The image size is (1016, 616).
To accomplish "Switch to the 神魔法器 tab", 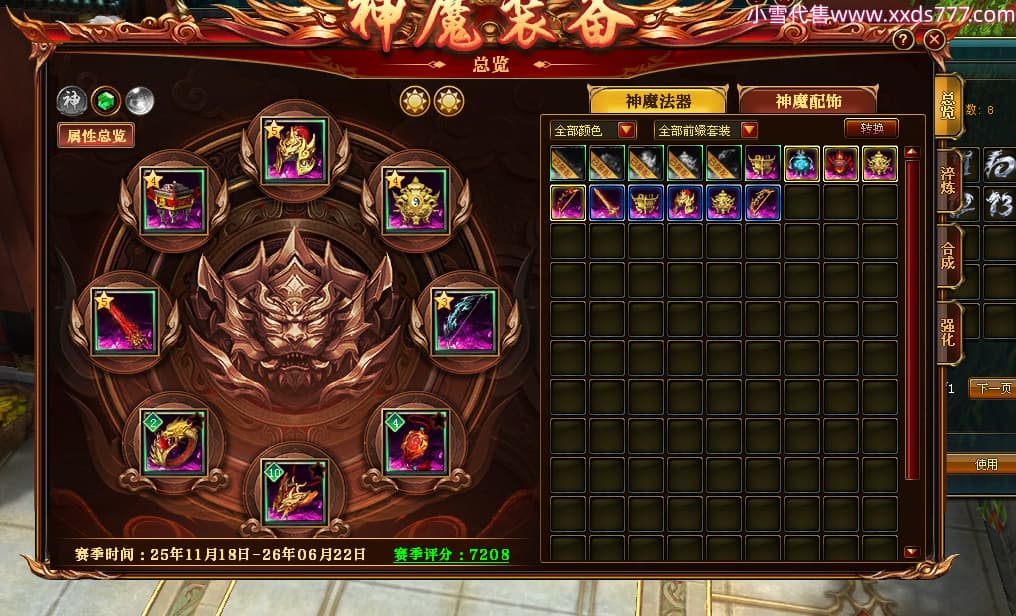I will tap(658, 101).
